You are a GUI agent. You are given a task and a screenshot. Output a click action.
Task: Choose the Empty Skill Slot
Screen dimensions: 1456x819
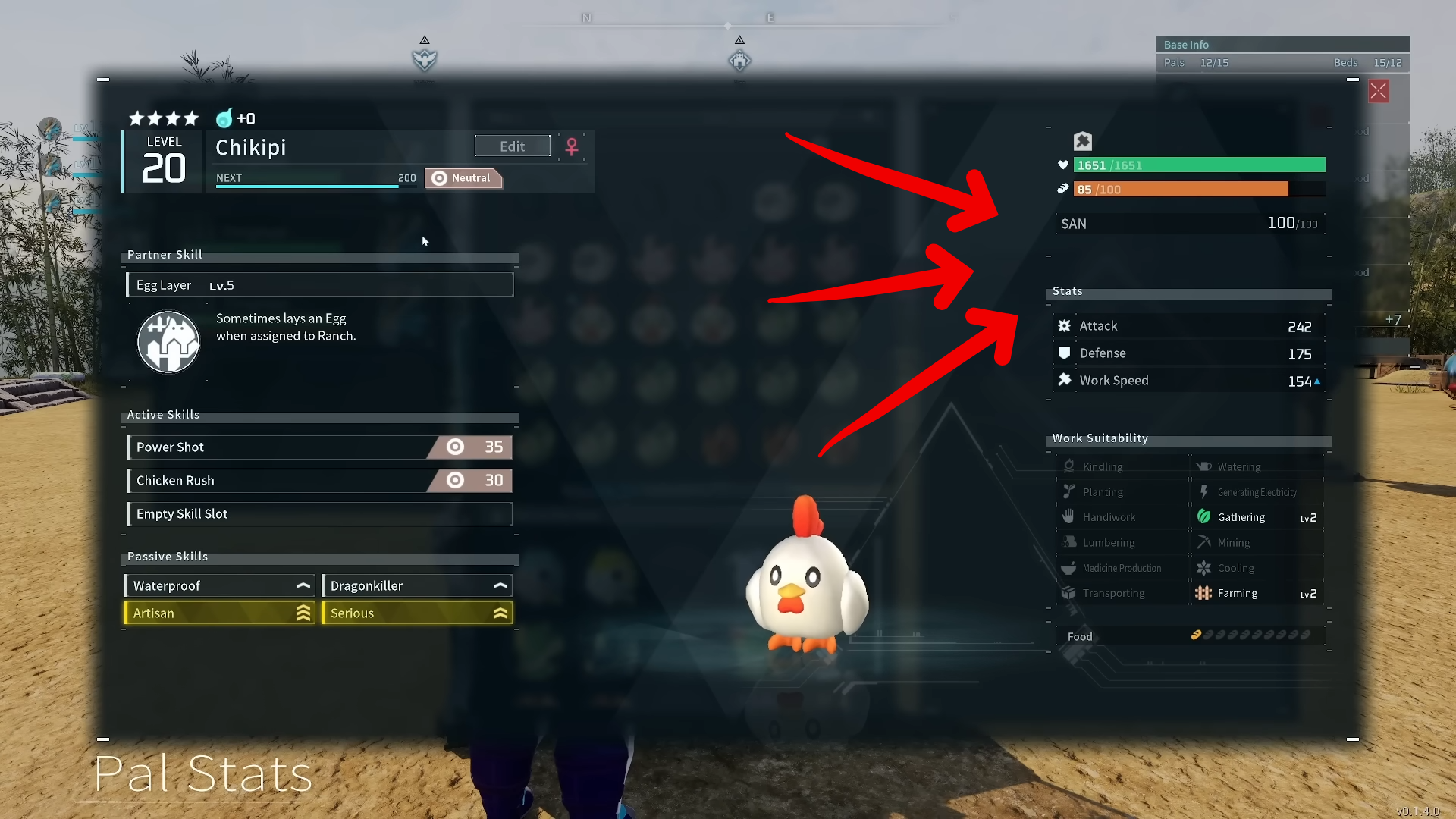coord(319,514)
